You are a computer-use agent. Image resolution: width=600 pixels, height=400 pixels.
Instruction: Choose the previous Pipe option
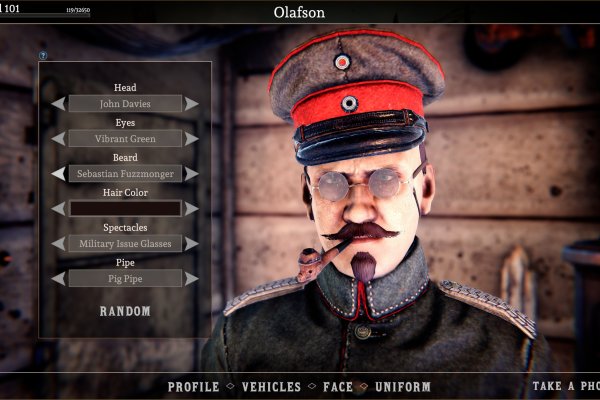(59, 278)
